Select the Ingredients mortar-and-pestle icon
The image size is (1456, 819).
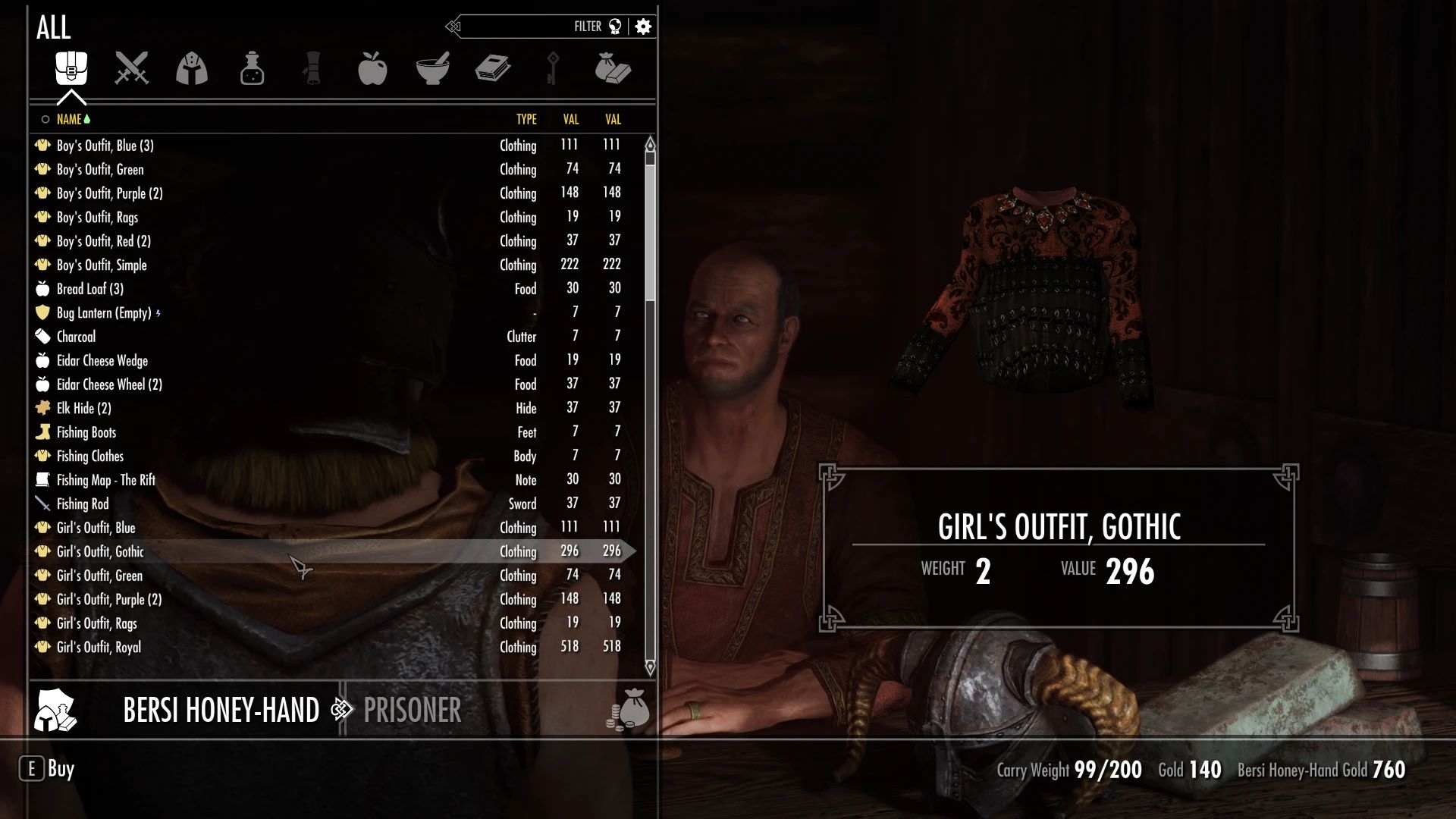tap(435, 68)
